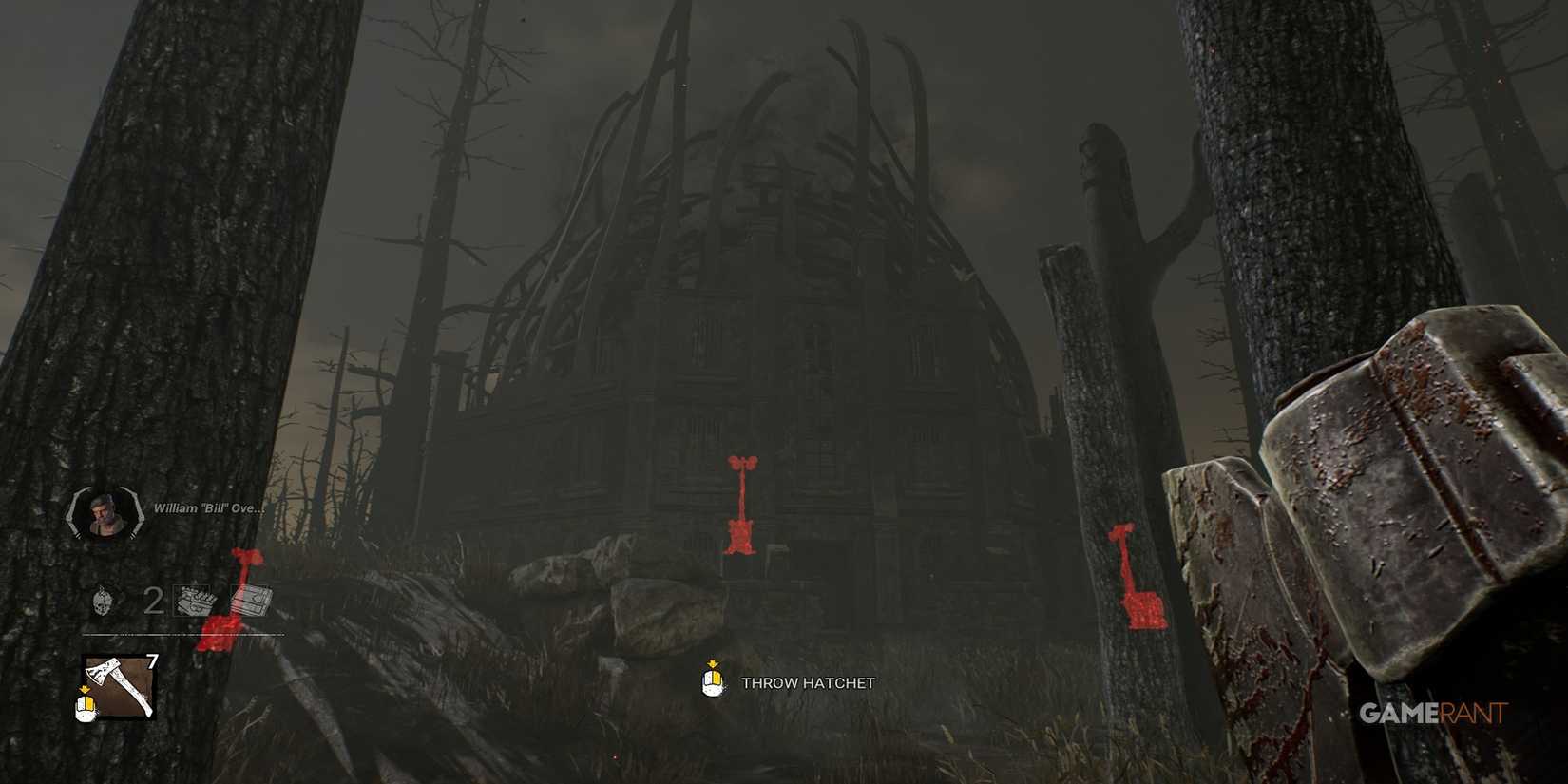
Task: Click the left mouse button prompt icon
Action: click(x=711, y=681)
